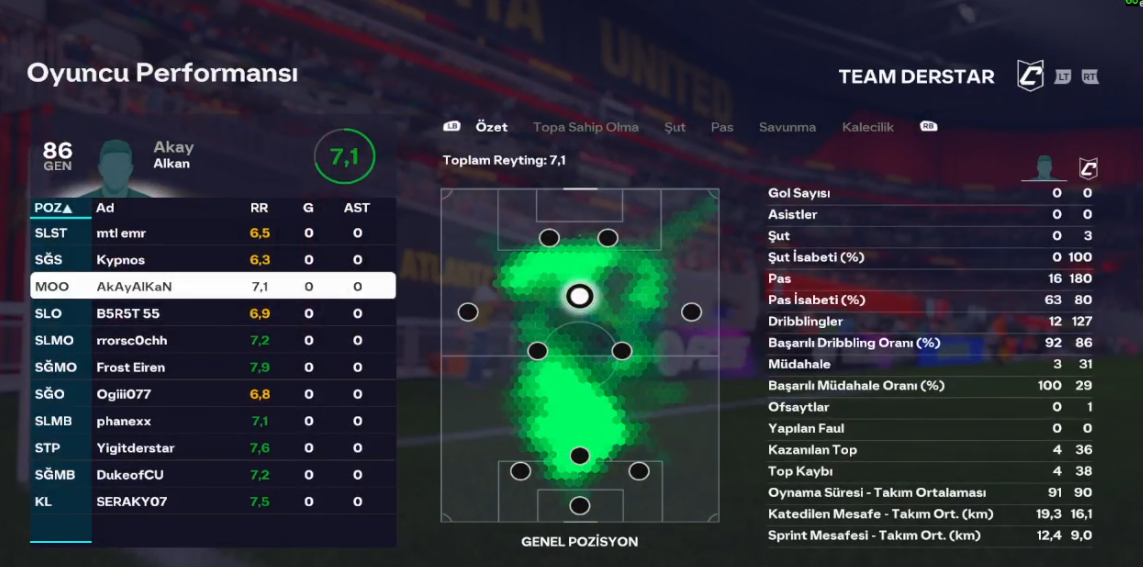Select the highlighted AkAyAlKaN row
1143x567 pixels.
213,286
